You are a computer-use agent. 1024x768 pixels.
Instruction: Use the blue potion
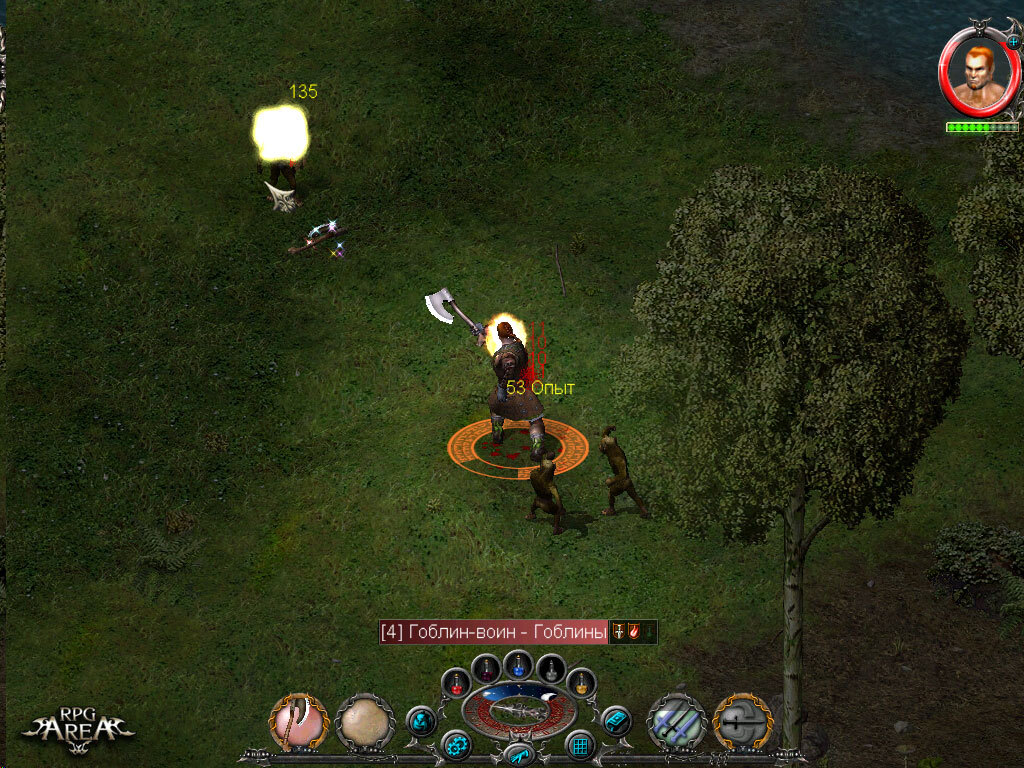[518, 664]
